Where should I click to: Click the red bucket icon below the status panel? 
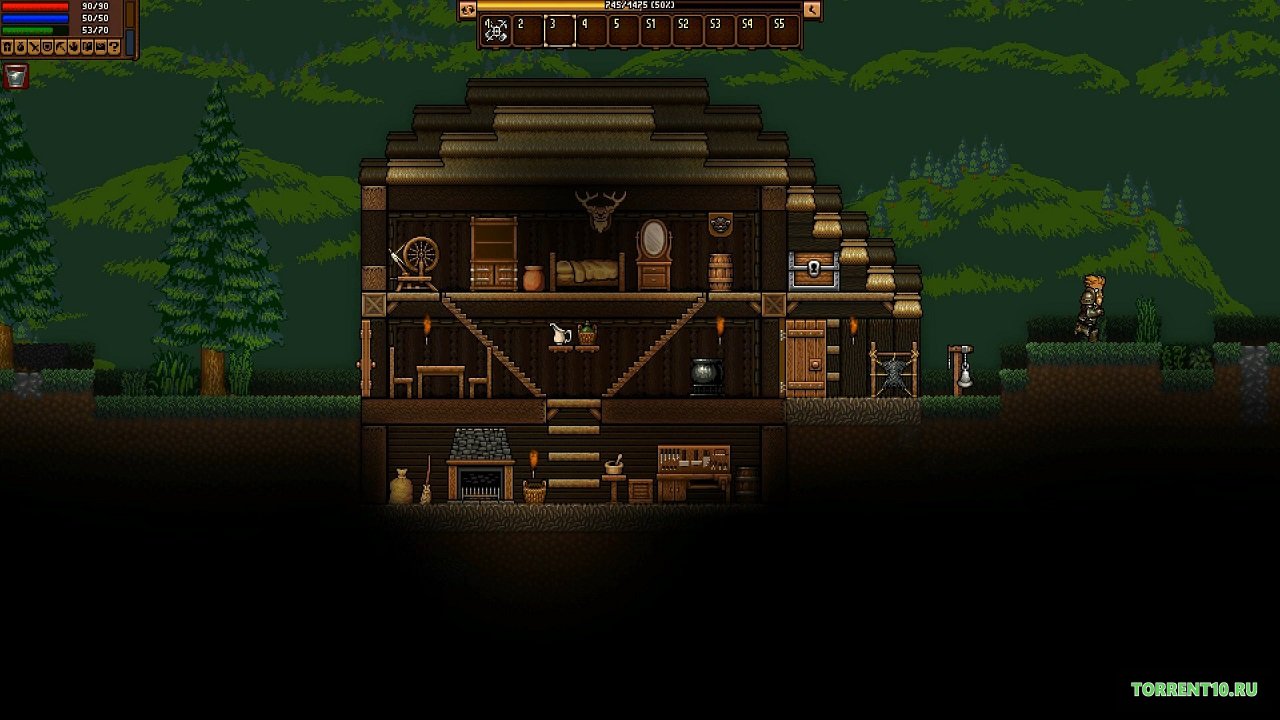[16, 76]
